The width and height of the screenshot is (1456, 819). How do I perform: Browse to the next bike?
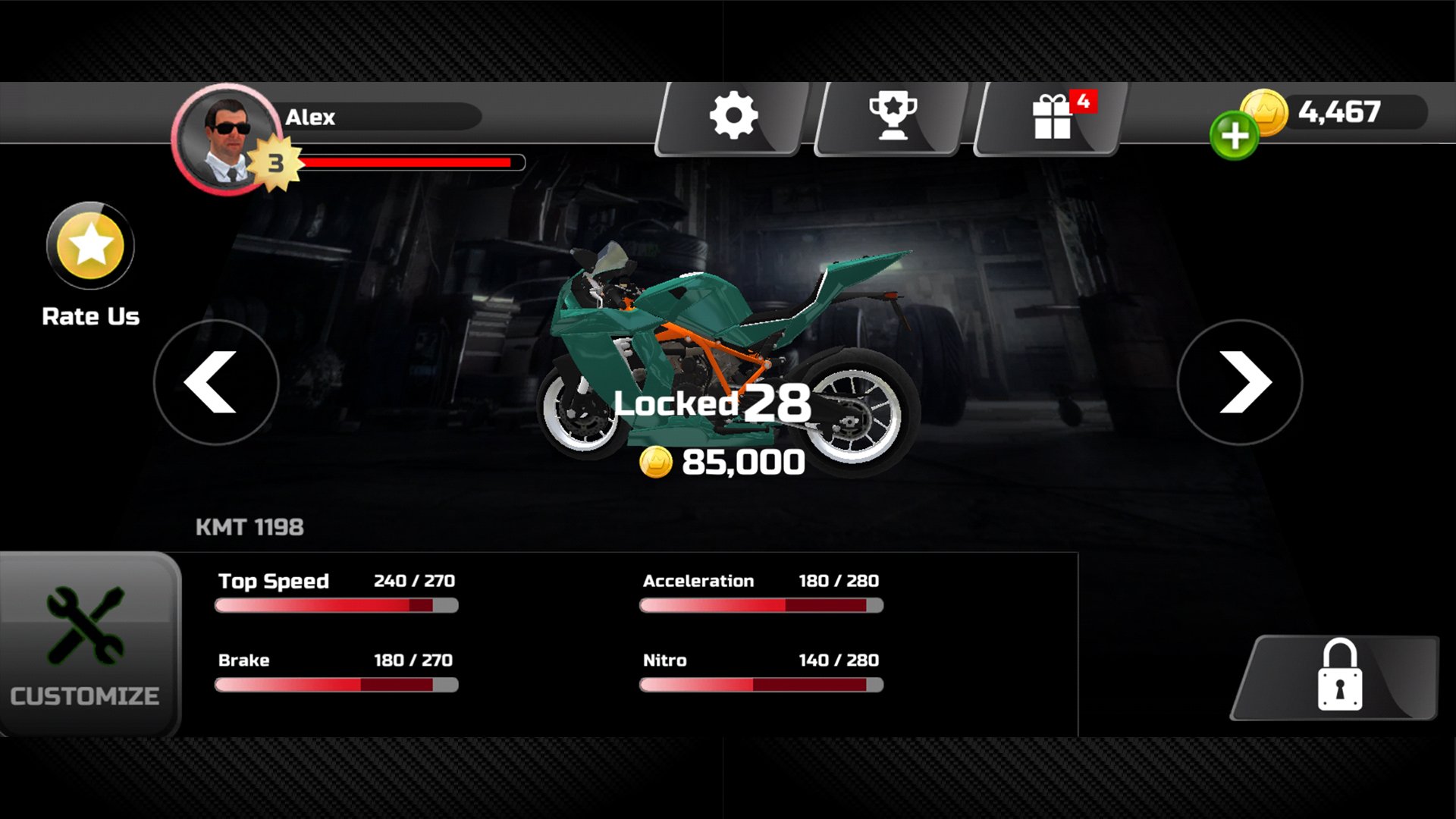1241,383
